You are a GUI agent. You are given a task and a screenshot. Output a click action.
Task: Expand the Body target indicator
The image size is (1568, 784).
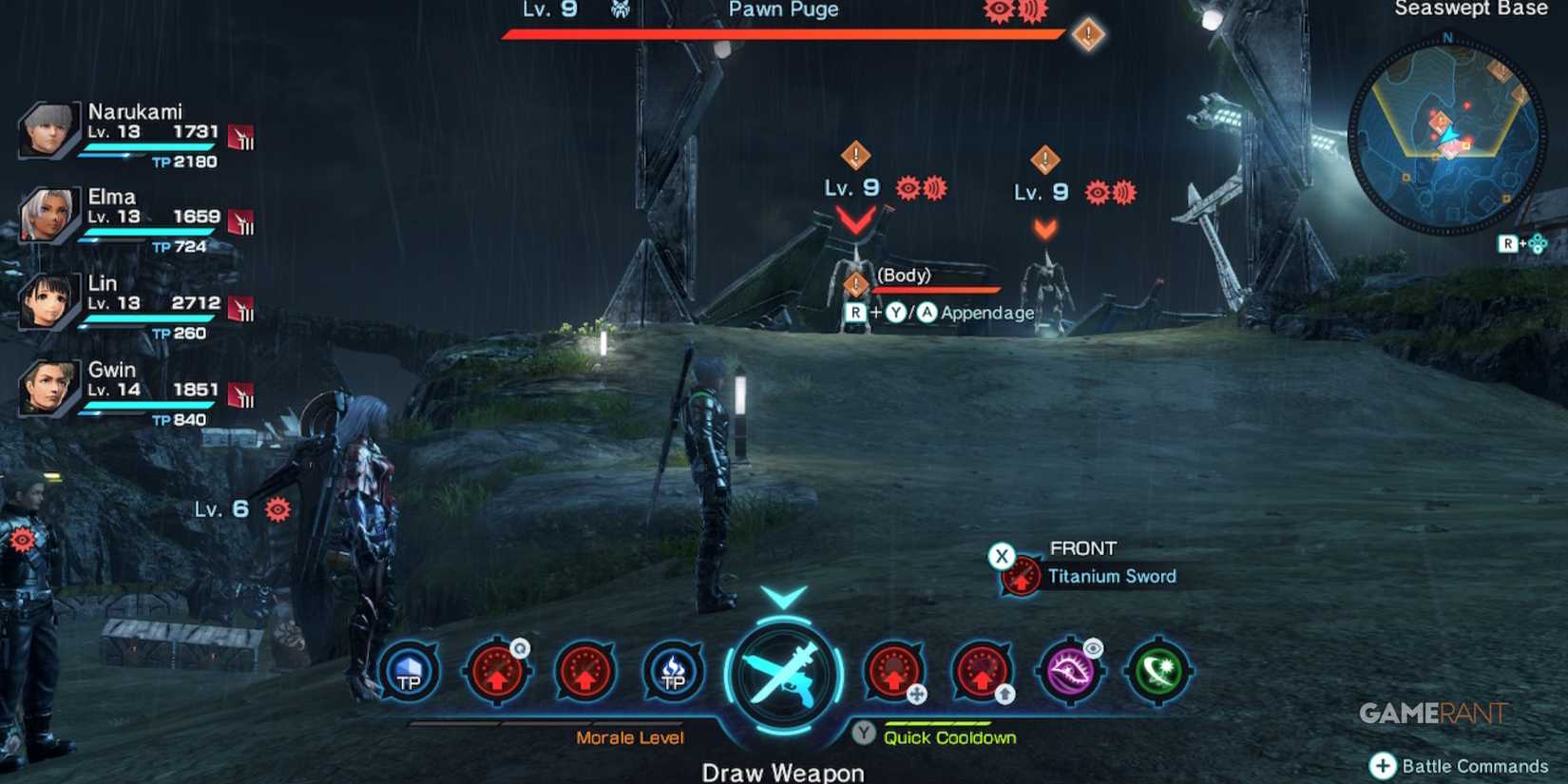[854, 283]
